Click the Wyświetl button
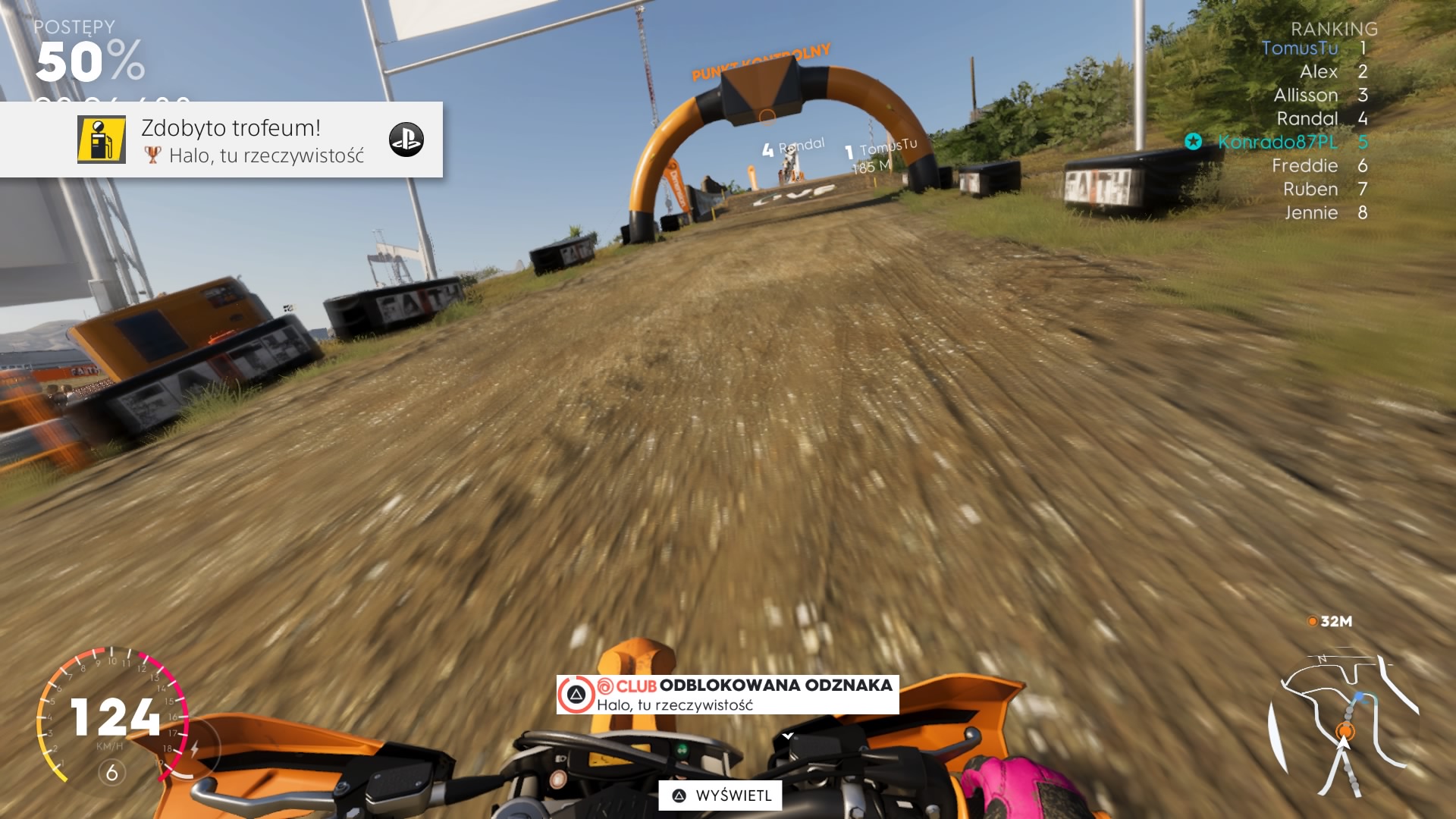Screen dimensions: 1456x819 [x=720, y=795]
